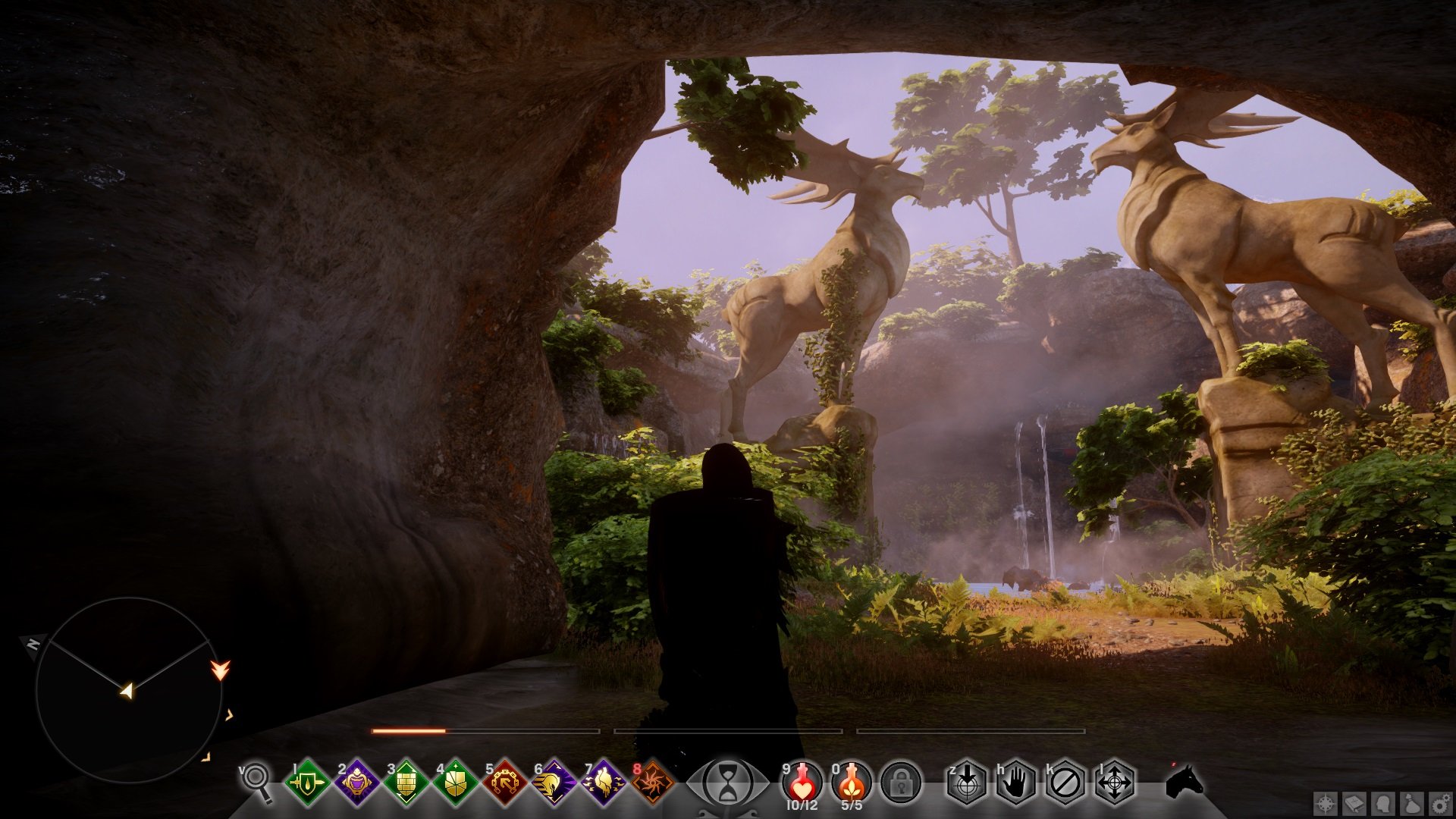
Task: Open the journal book icon
Action: [x=1355, y=803]
